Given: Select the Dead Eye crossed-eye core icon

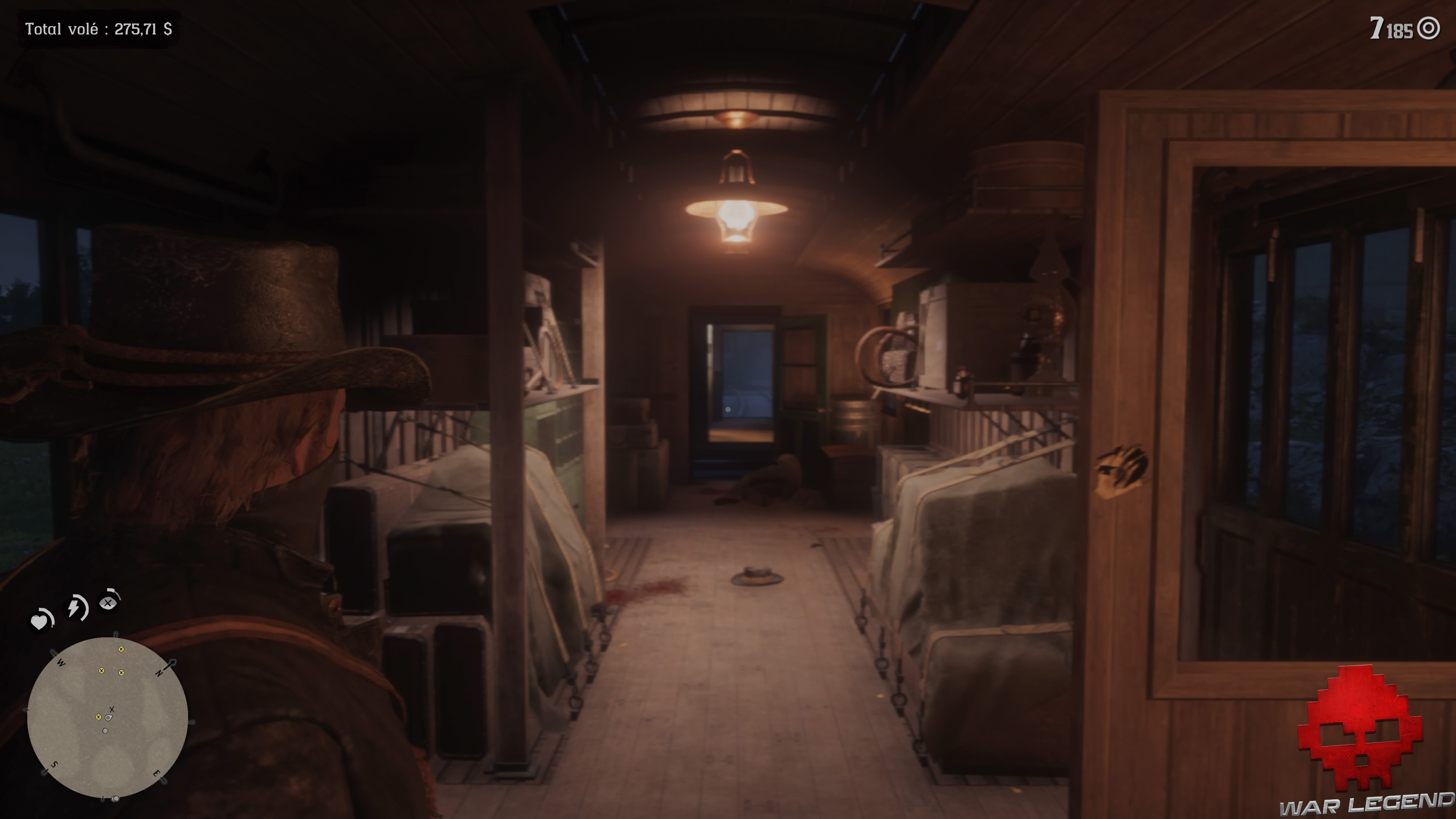Looking at the screenshot, I should tap(108, 602).
